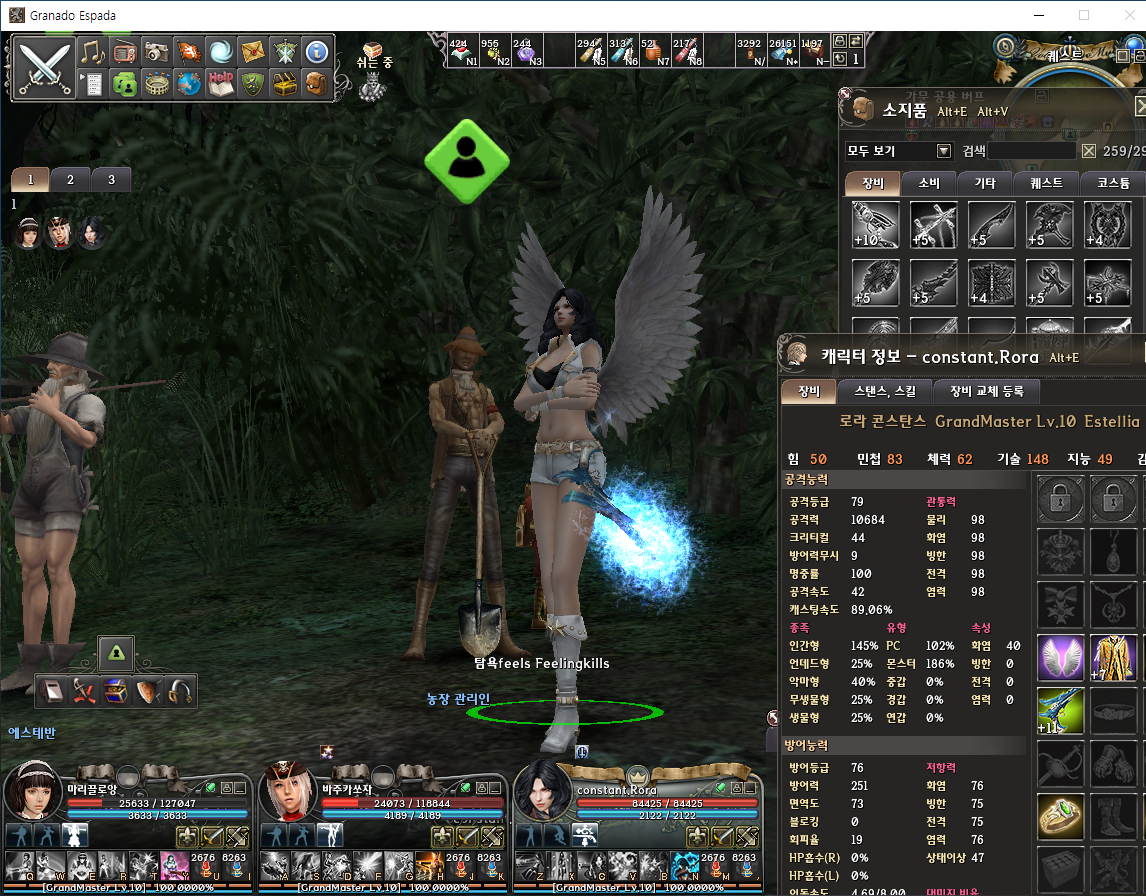Select the +10 weapon inventory slot

[x=876, y=225]
